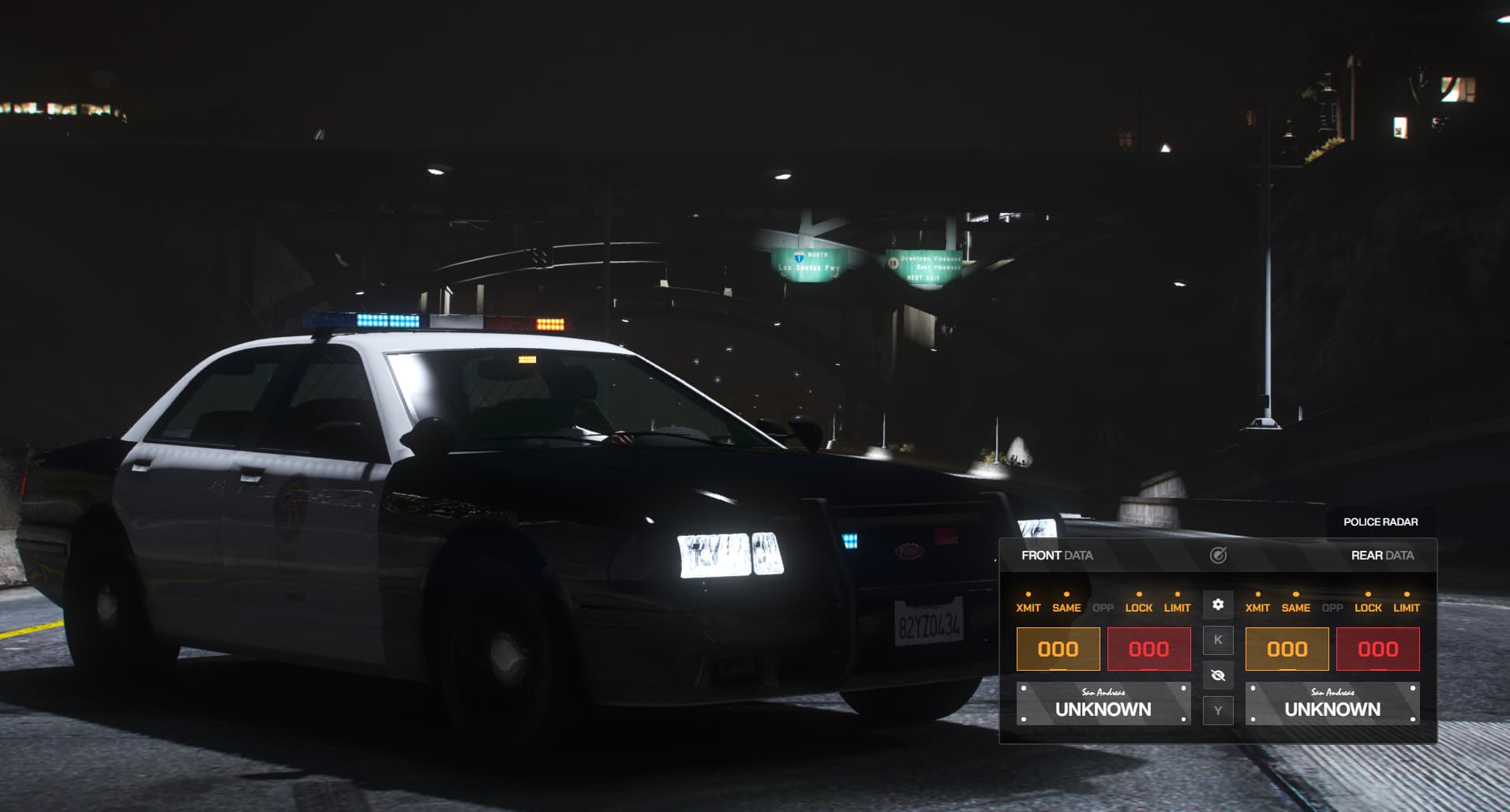Toggle the rear antenna XMIT transmit indicator
Viewport: 1510px width, 812px height.
point(1257,608)
